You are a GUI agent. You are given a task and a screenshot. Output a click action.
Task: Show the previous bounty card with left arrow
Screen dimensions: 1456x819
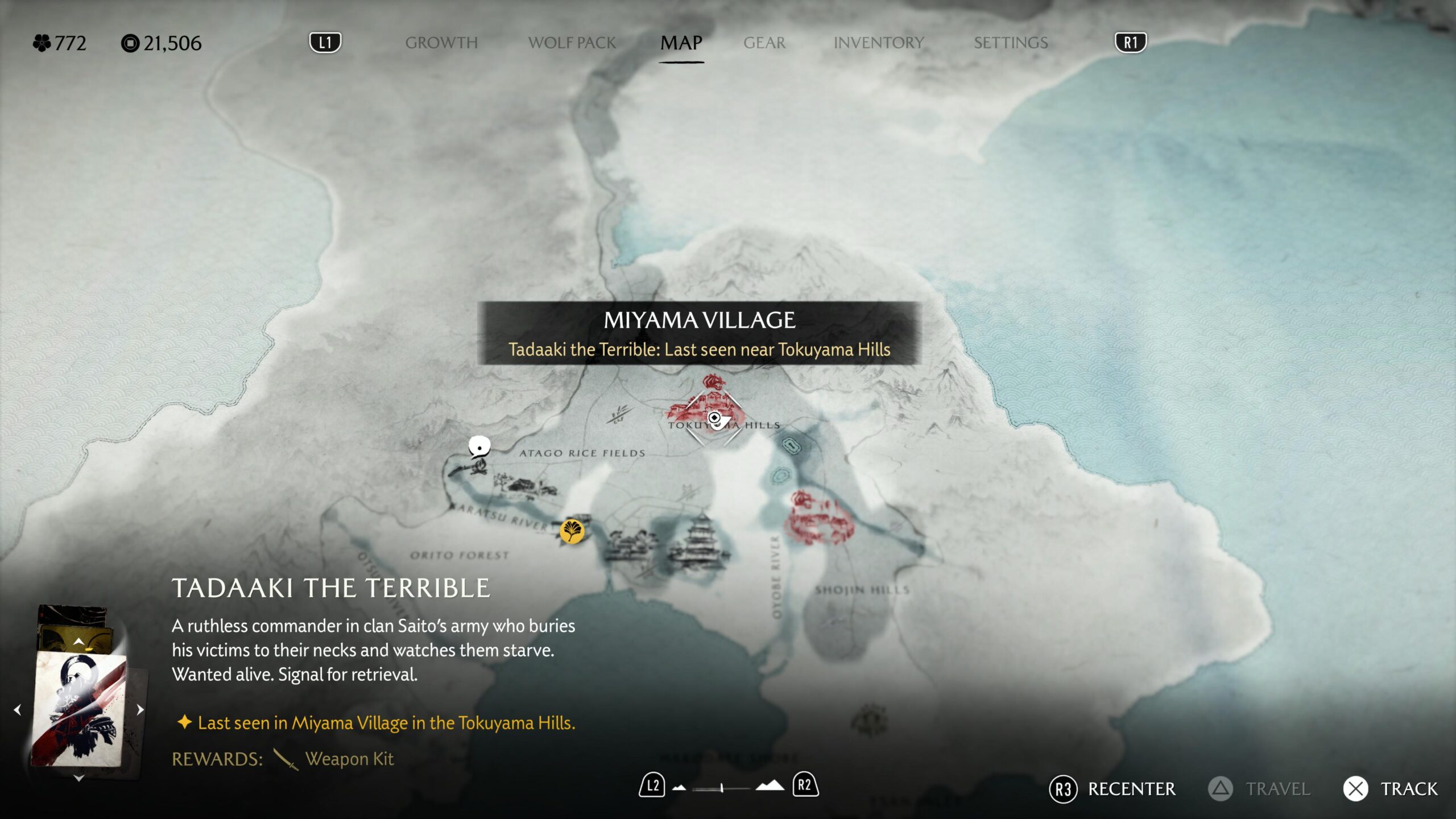tap(18, 710)
